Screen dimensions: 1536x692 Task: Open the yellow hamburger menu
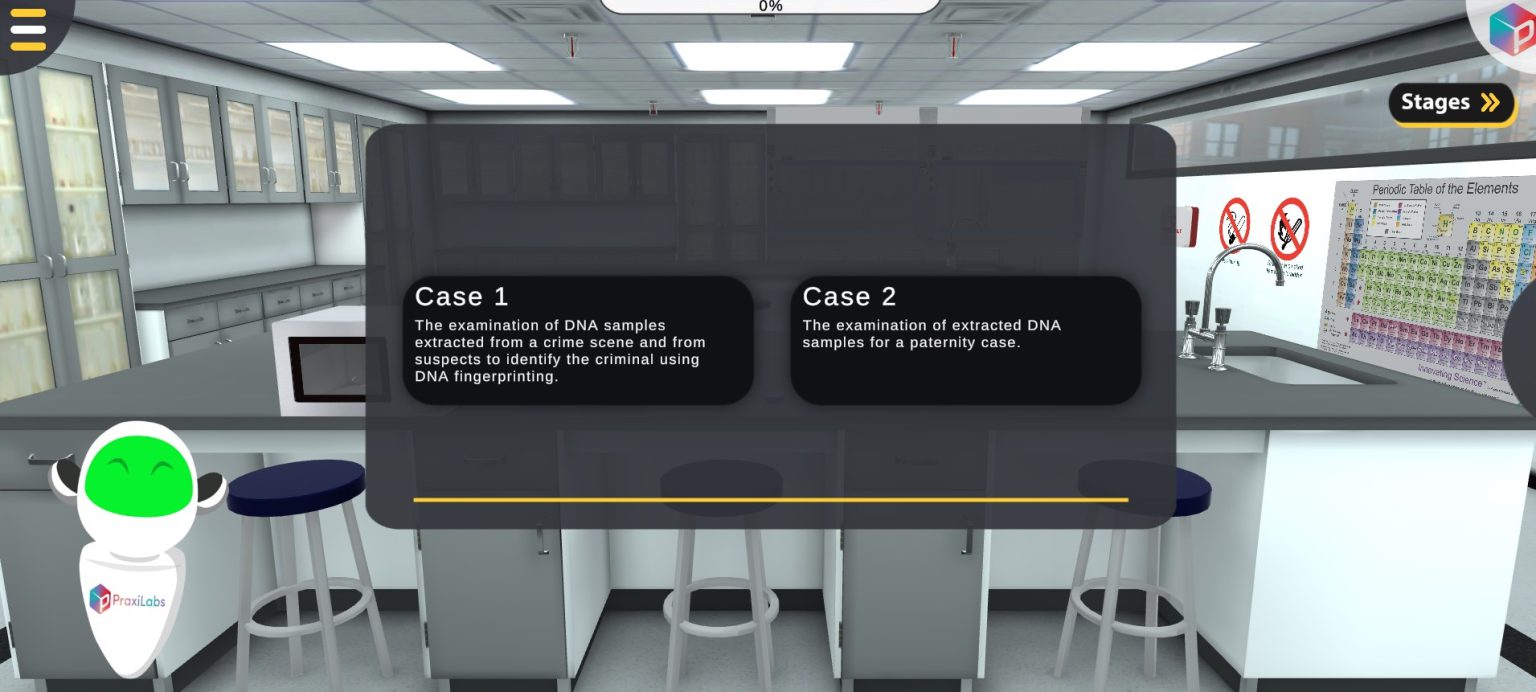point(28,29)
